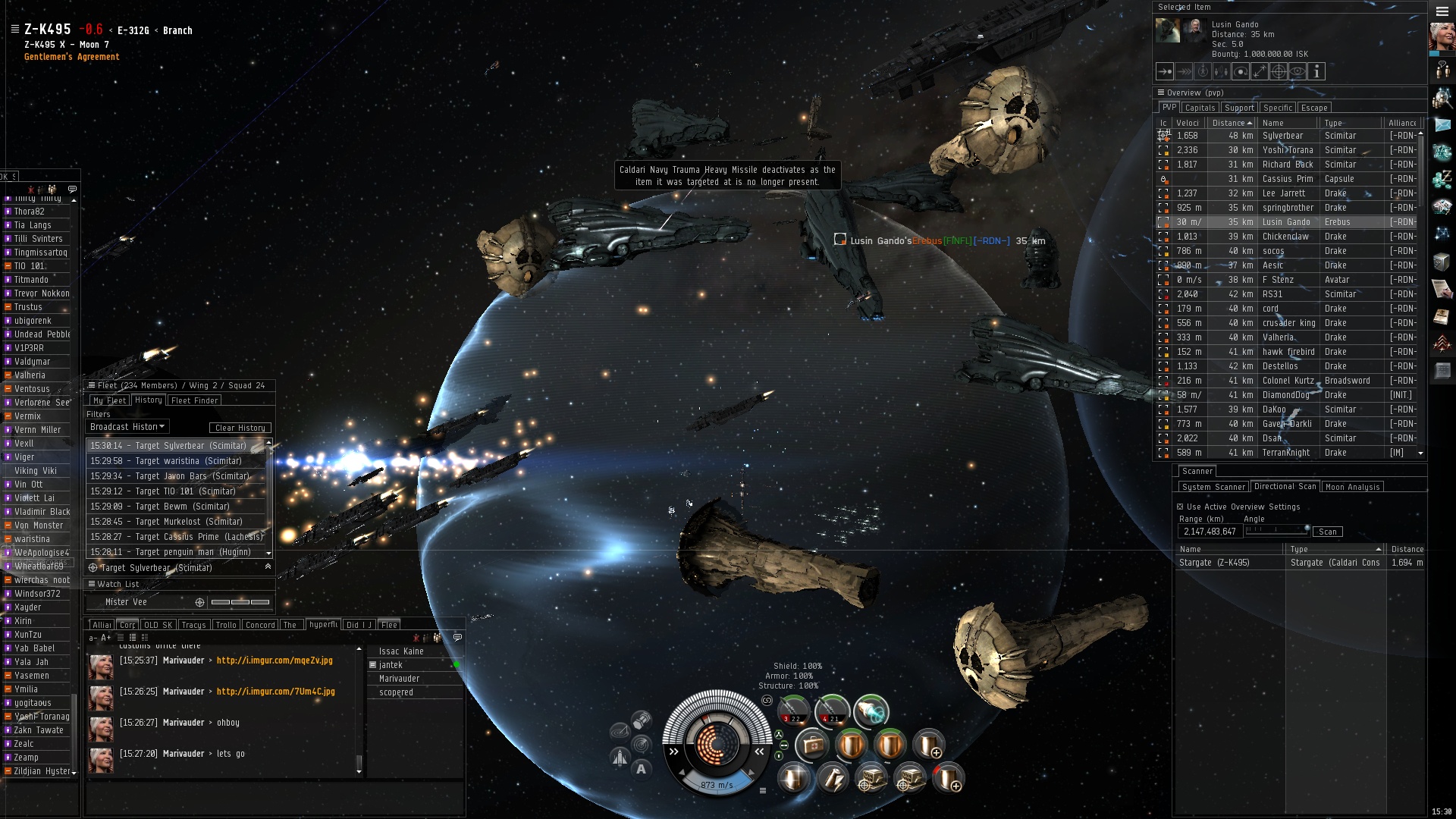Switch to the Moon Analysis tab

pyautogui.click(x=1353, y=487)
